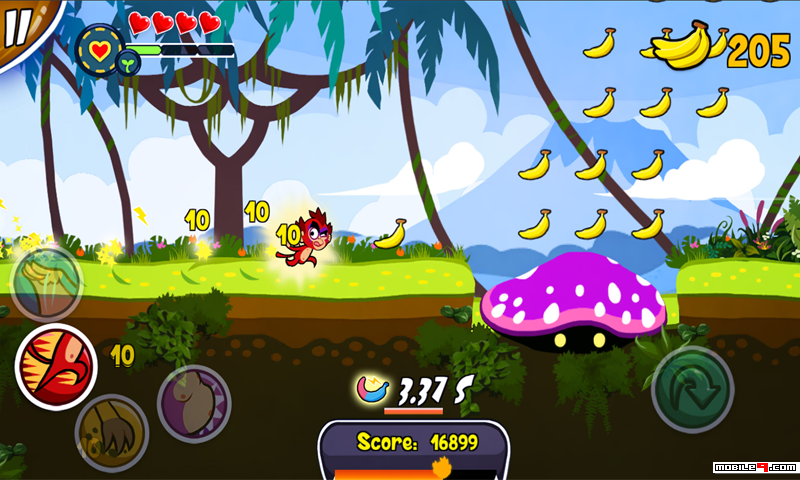Image resolution: width=800 pixels, height=480 pixels.
Task: Select the heart power-up badge
Action: pyautogui.click(x=100, y=46)
